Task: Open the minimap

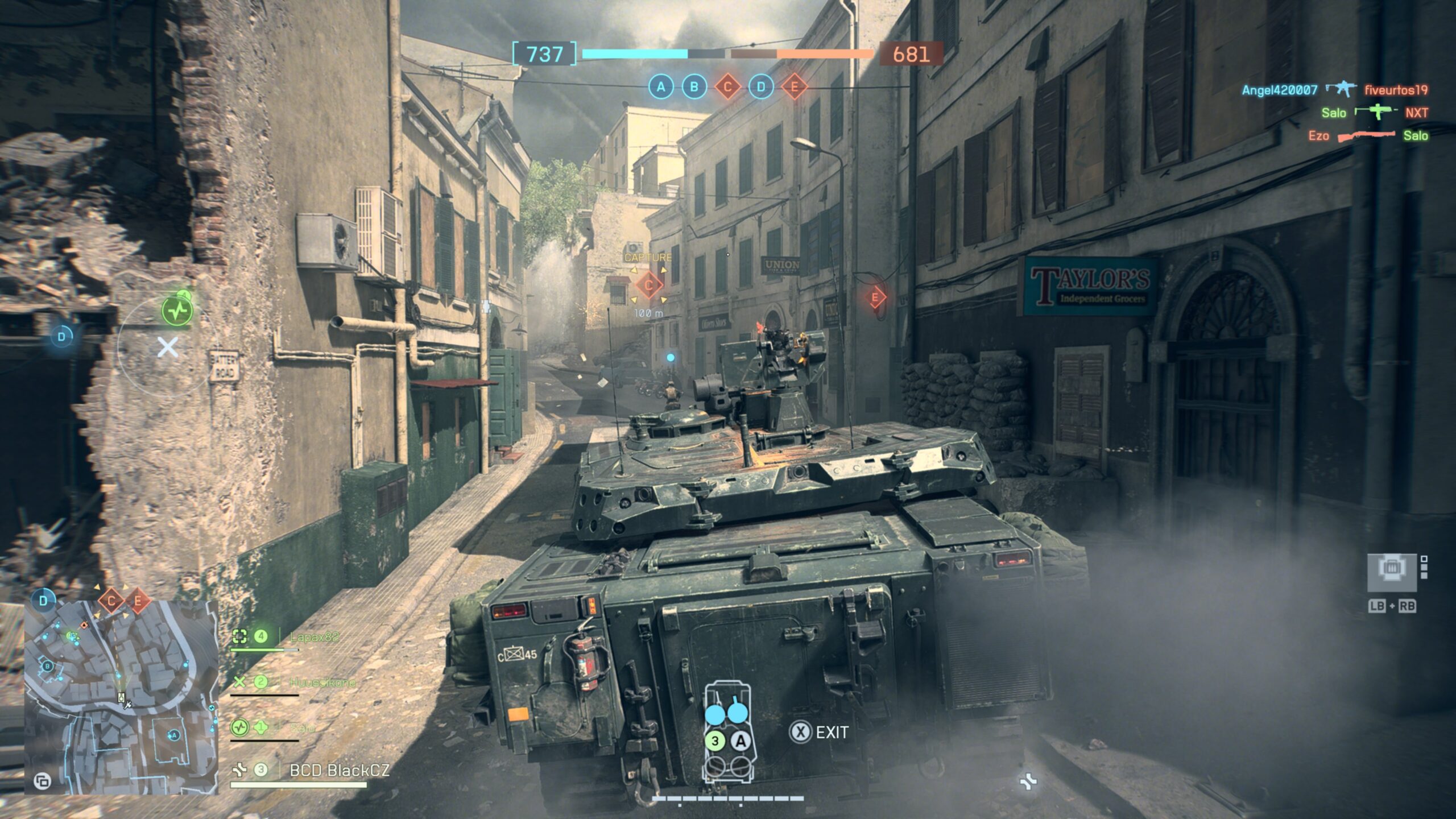Action: point(121,697)
